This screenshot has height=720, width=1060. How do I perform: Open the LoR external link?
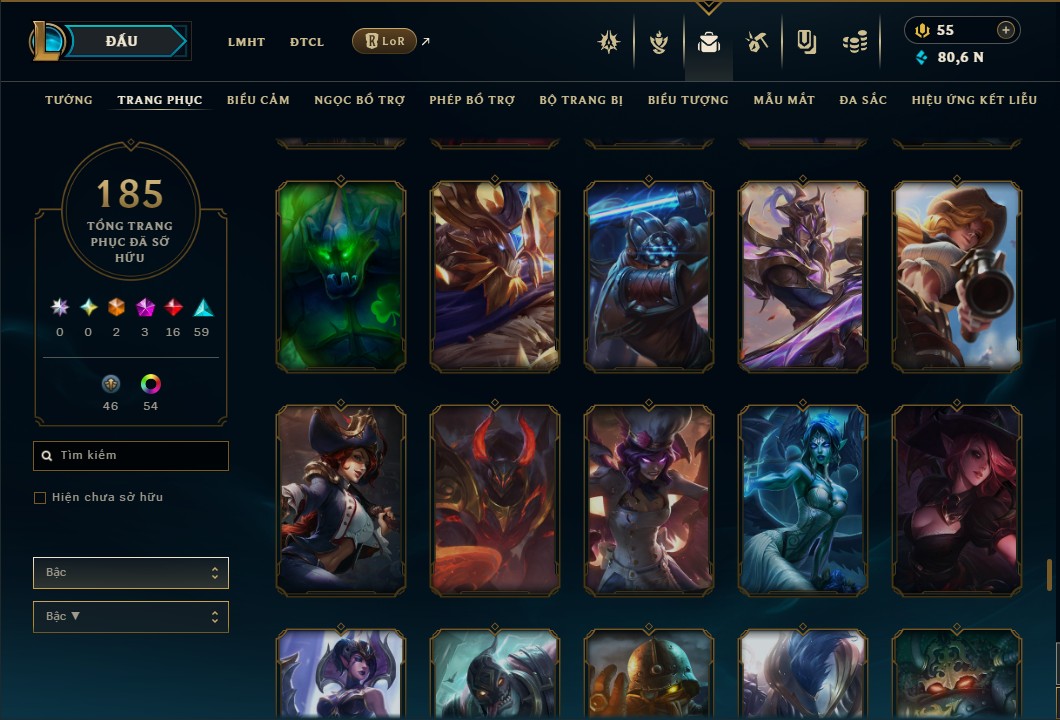coord(385,41)
